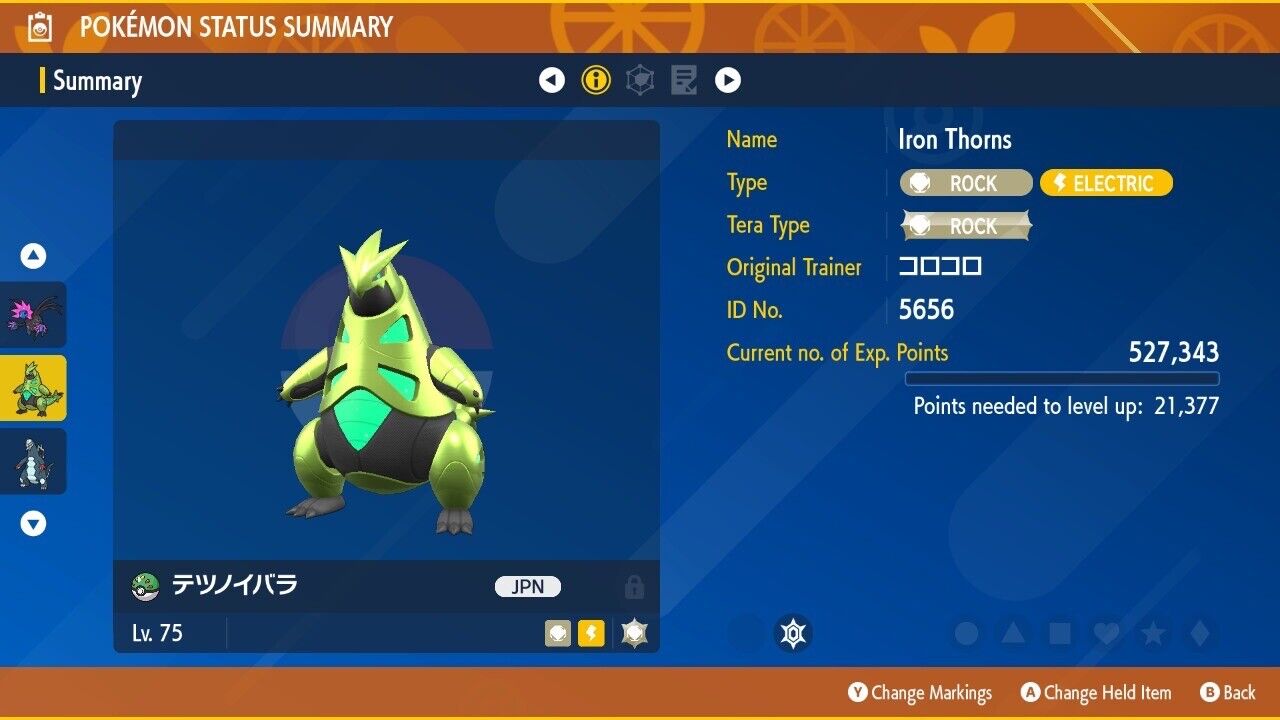Click the Rock Tera Type badge

point(966,226)
